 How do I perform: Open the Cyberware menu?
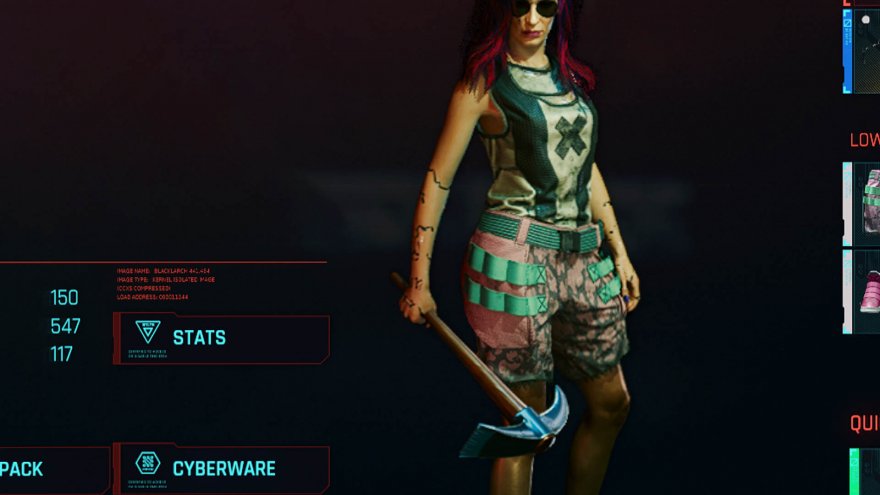click(x=221, y=468)
